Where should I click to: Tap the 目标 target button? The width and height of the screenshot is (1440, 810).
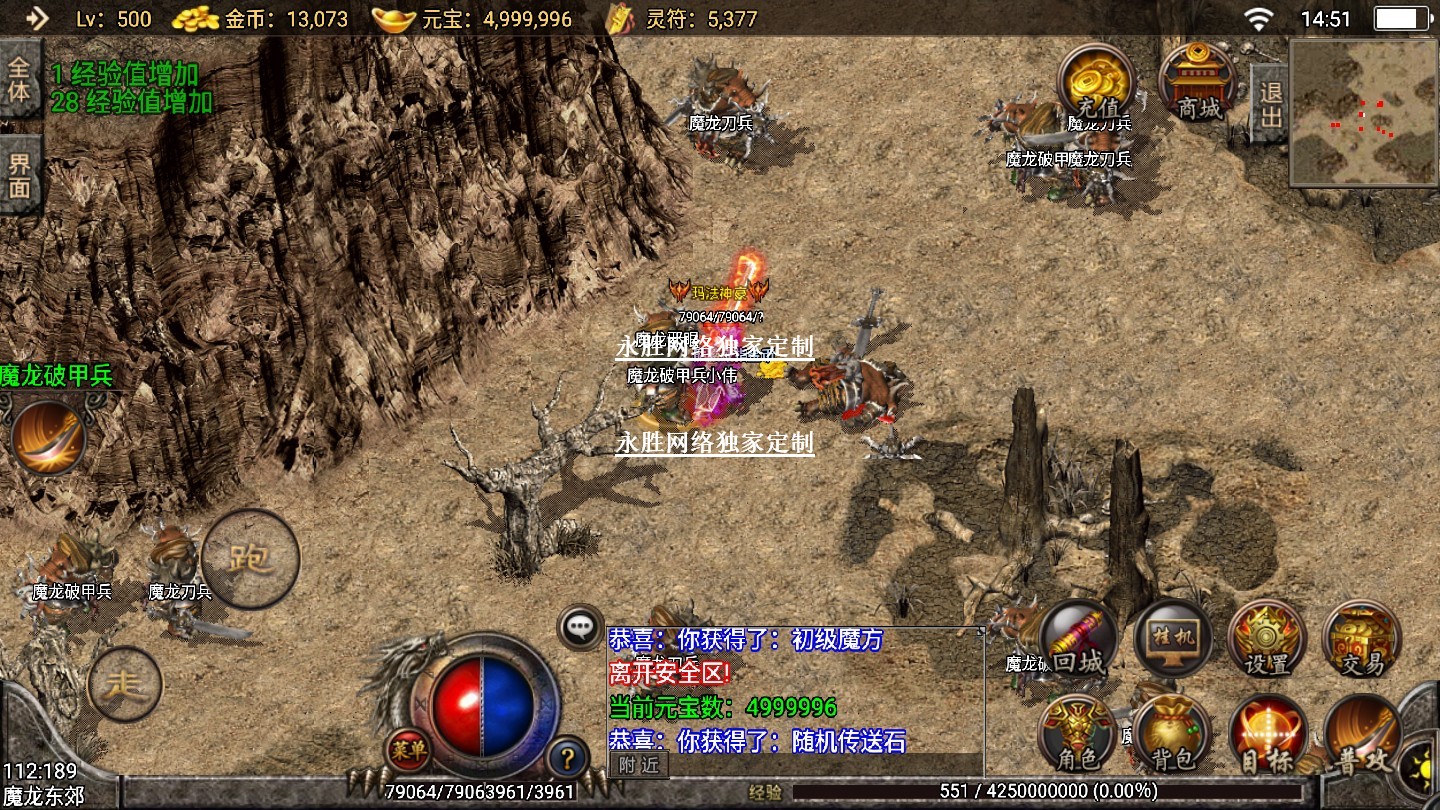1267,734
